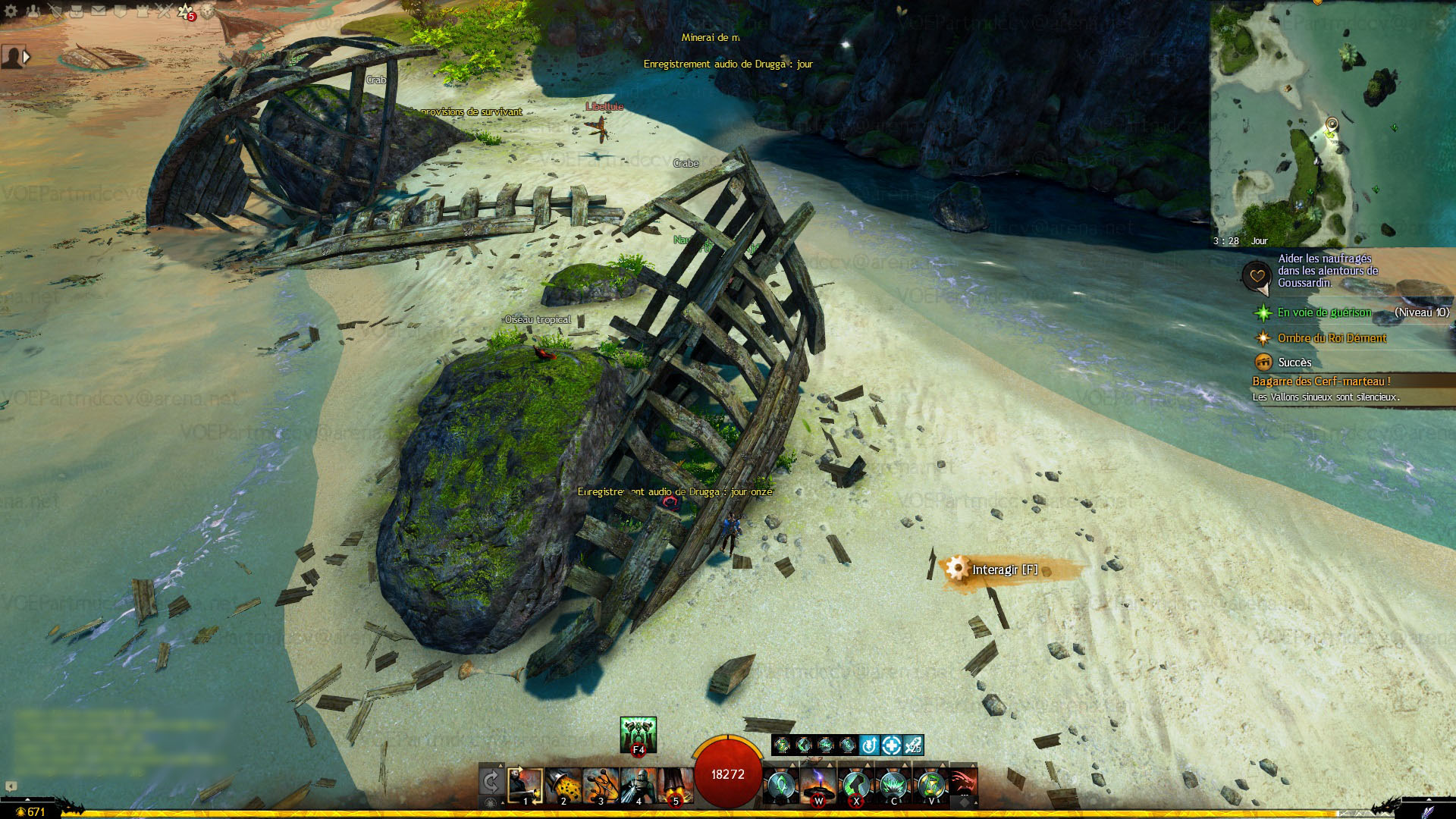1456x819 pixels.
Task: Activate the F4 green golem skill
Action: click(638, 734)
